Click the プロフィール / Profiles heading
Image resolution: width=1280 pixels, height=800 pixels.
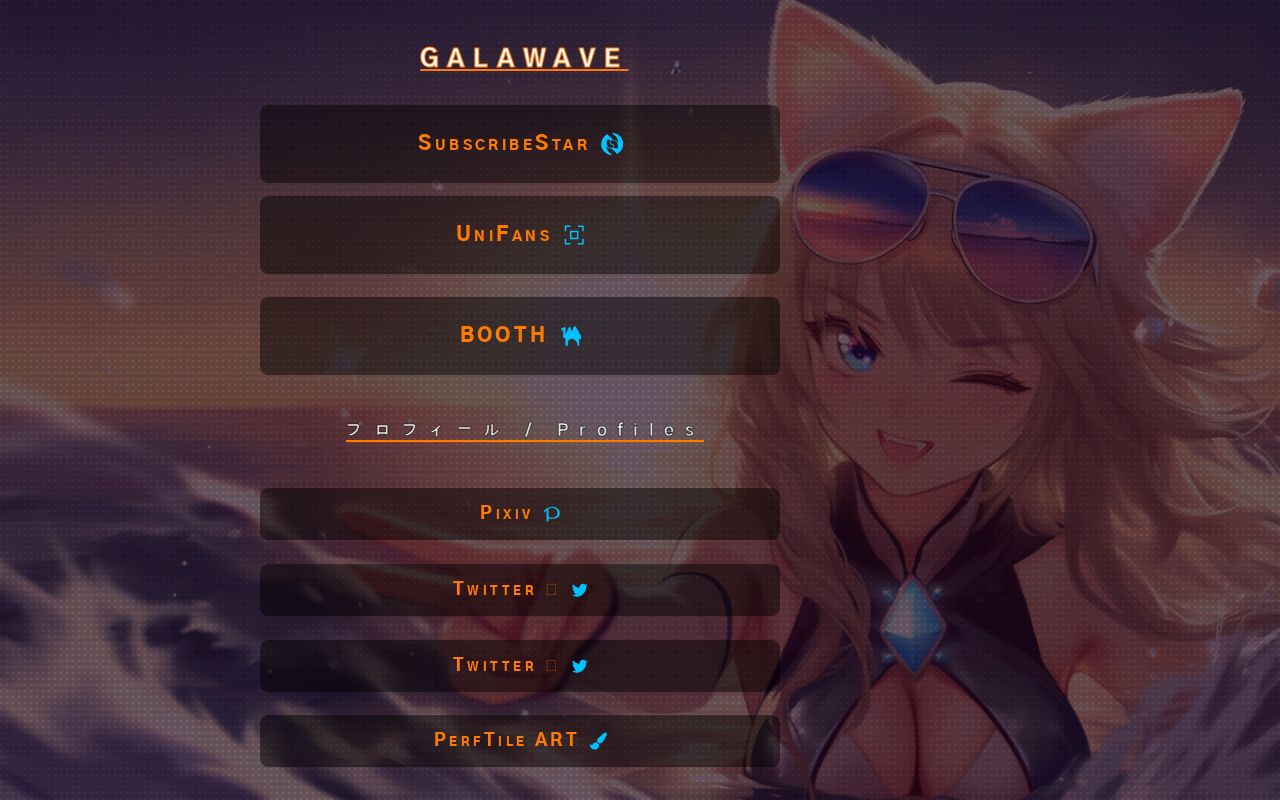524,429
